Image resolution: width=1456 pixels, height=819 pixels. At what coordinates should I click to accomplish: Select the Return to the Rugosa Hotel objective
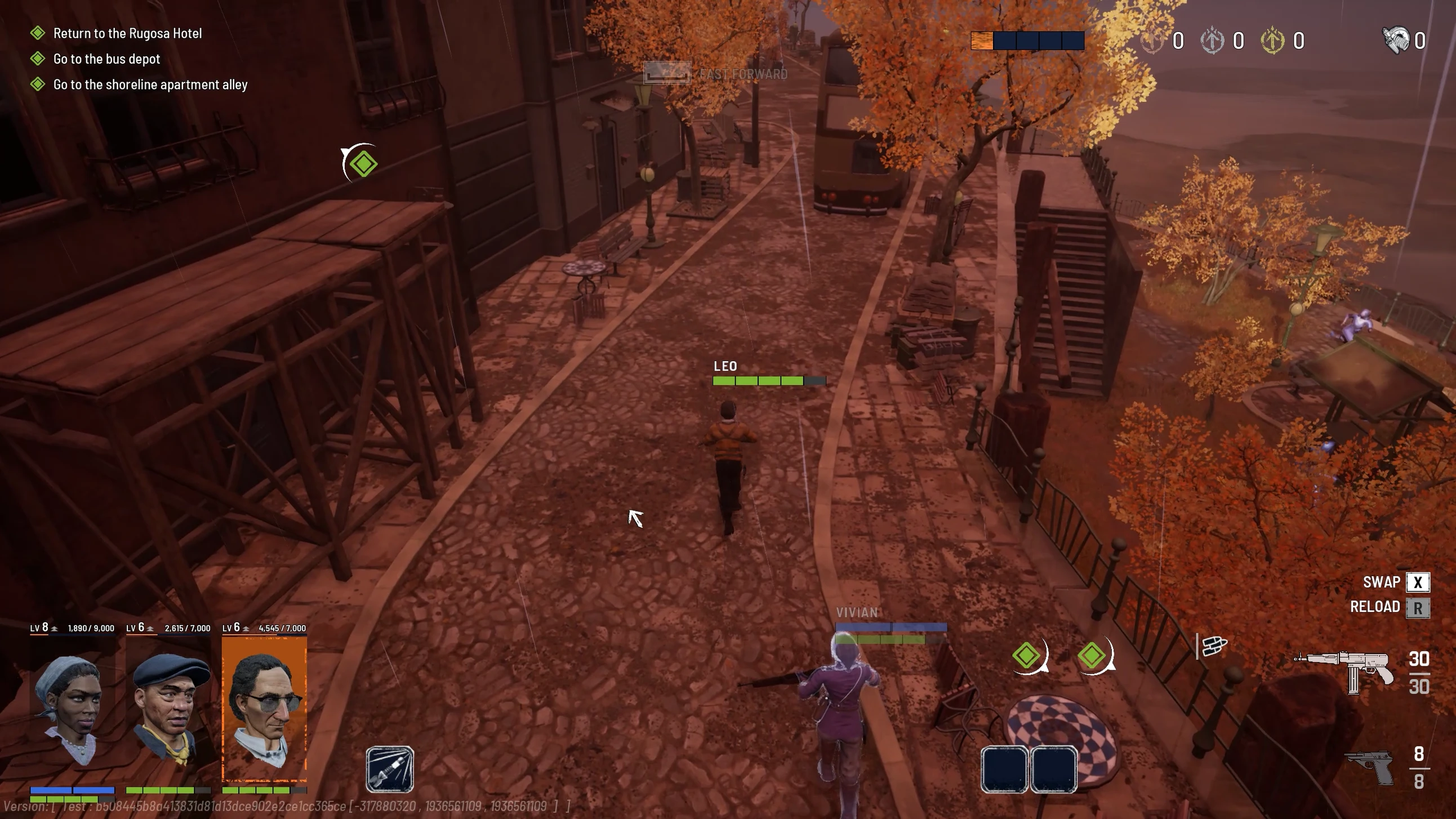click(127, 33)
